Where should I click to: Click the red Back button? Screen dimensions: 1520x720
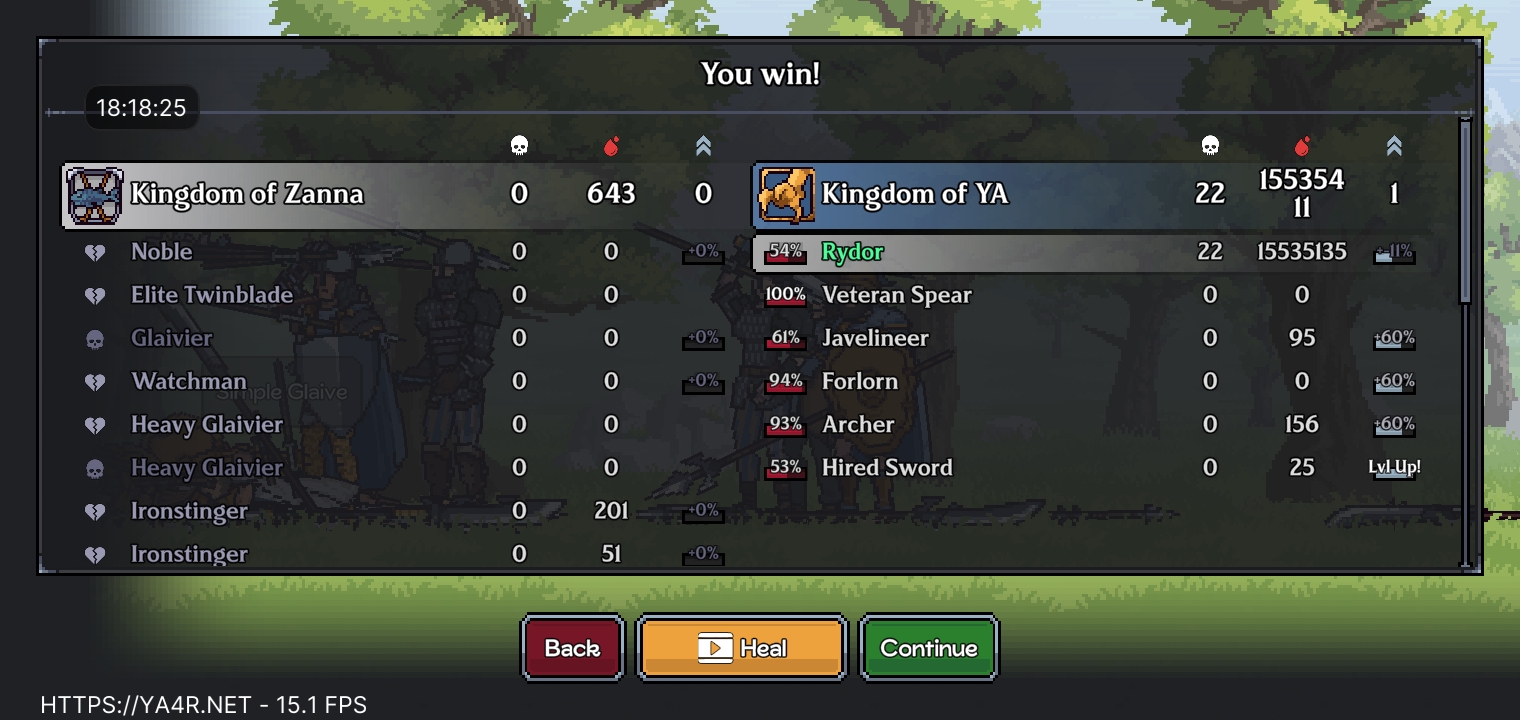[x=573, y=648]
